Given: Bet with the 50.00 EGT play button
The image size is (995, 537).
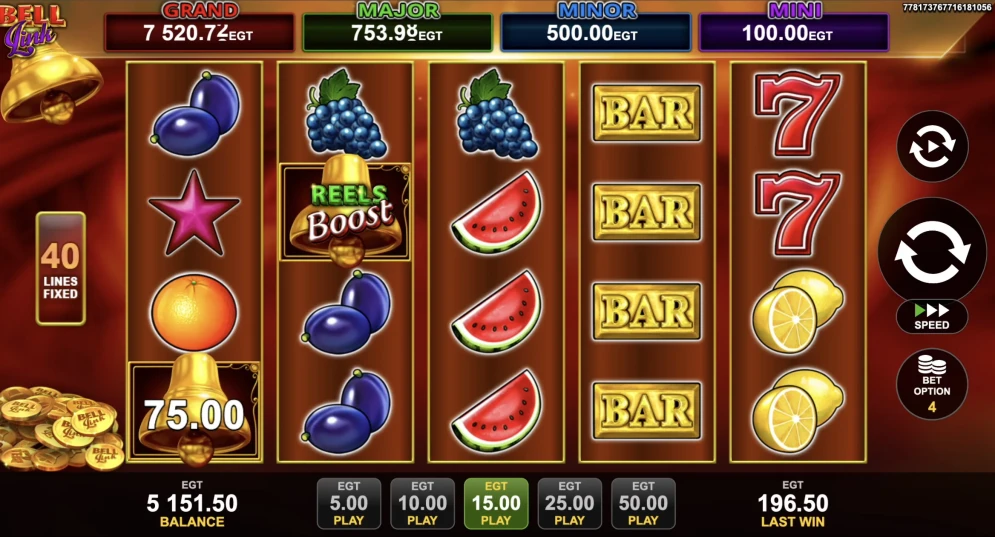Looking at the screenshot, I should pos(643,503).
